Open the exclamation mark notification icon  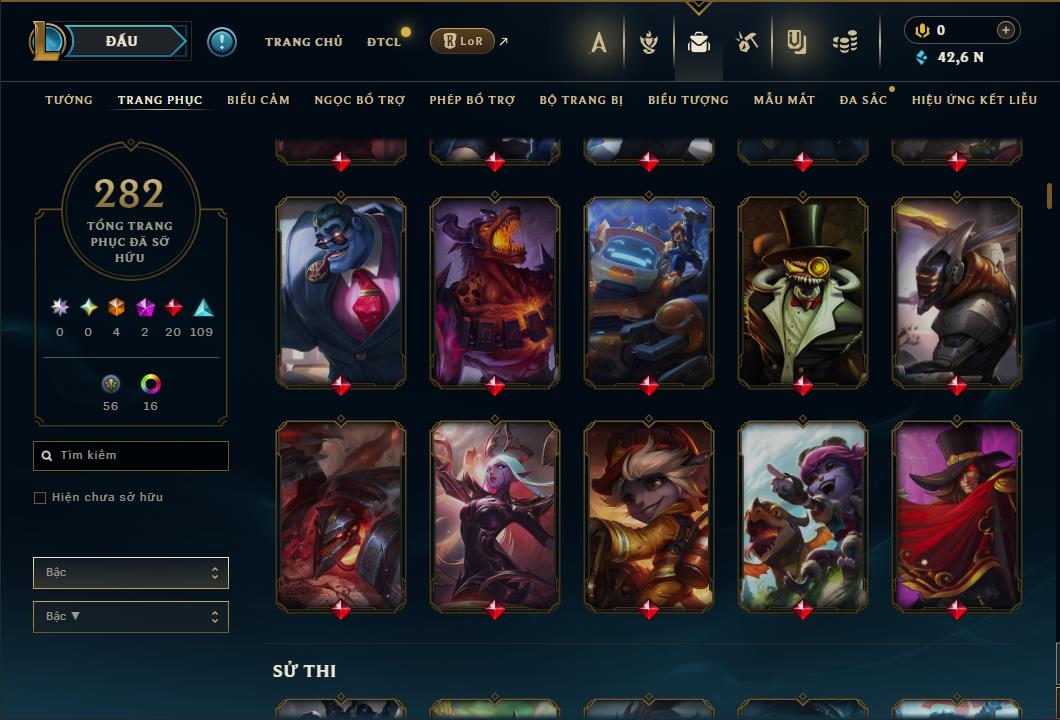point(222,41)
